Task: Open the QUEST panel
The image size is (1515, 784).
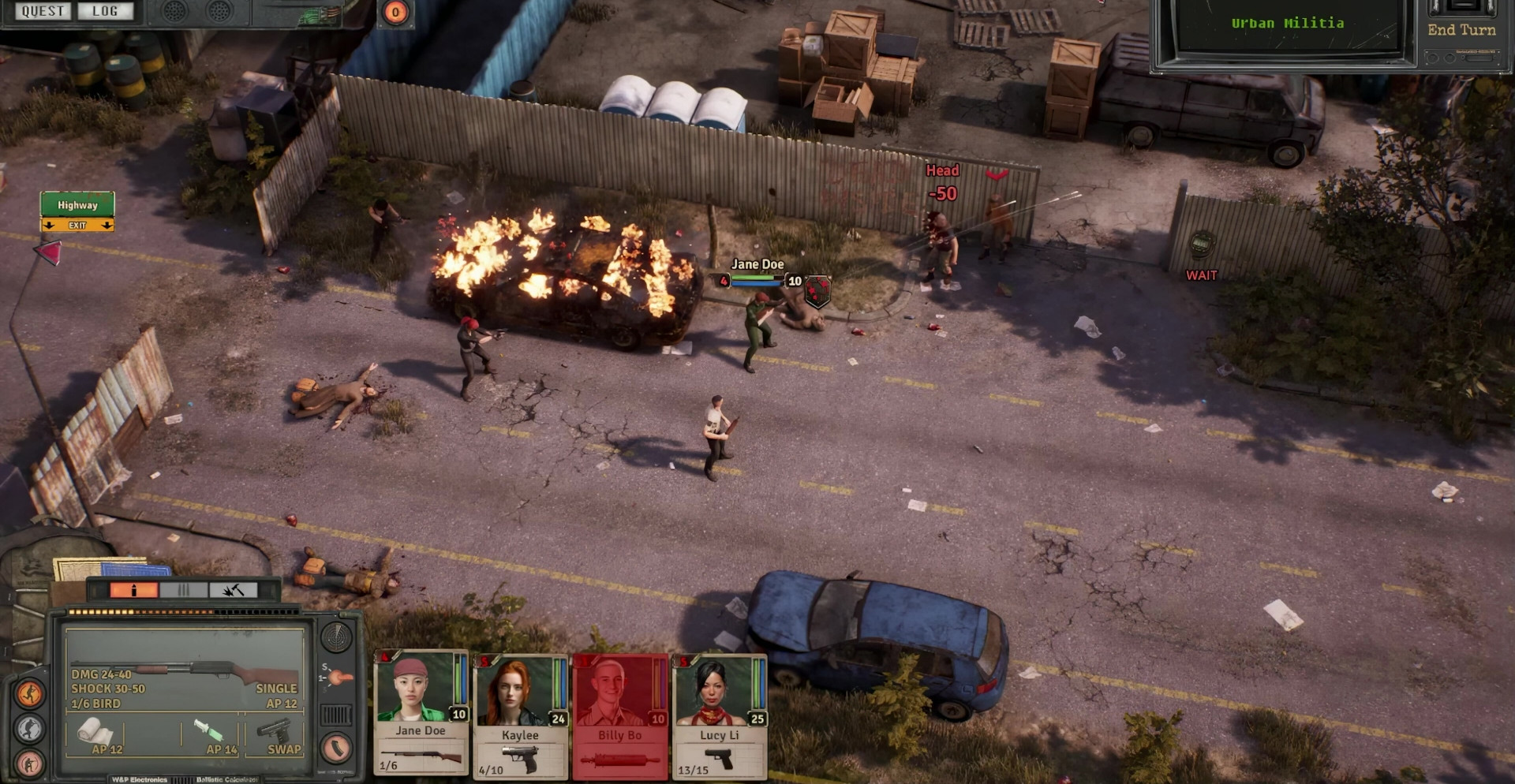Action: coord(43,11)
